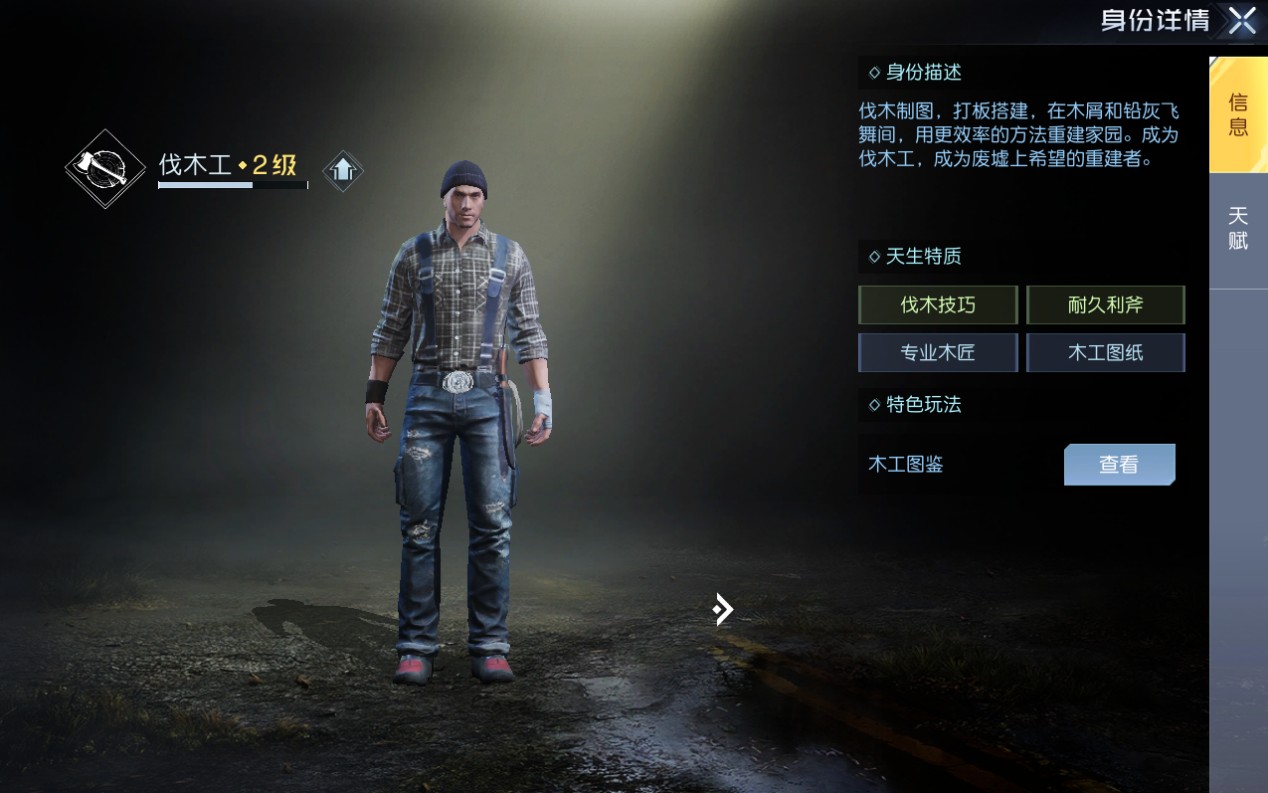Click 查看 to view 木工图鉴
Screen dimensions: 1268x793
coord(1118,465)
